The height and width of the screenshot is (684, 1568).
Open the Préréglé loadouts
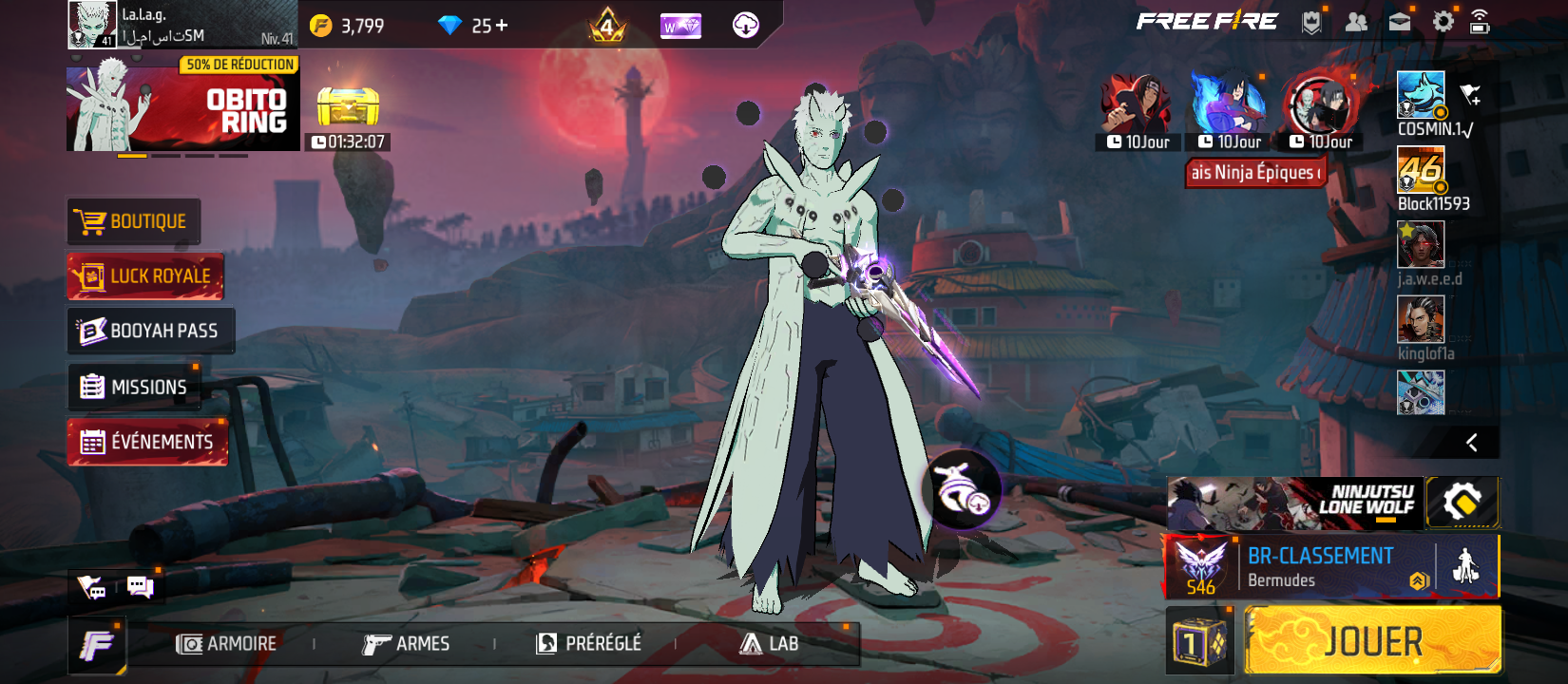coord(589,644)
